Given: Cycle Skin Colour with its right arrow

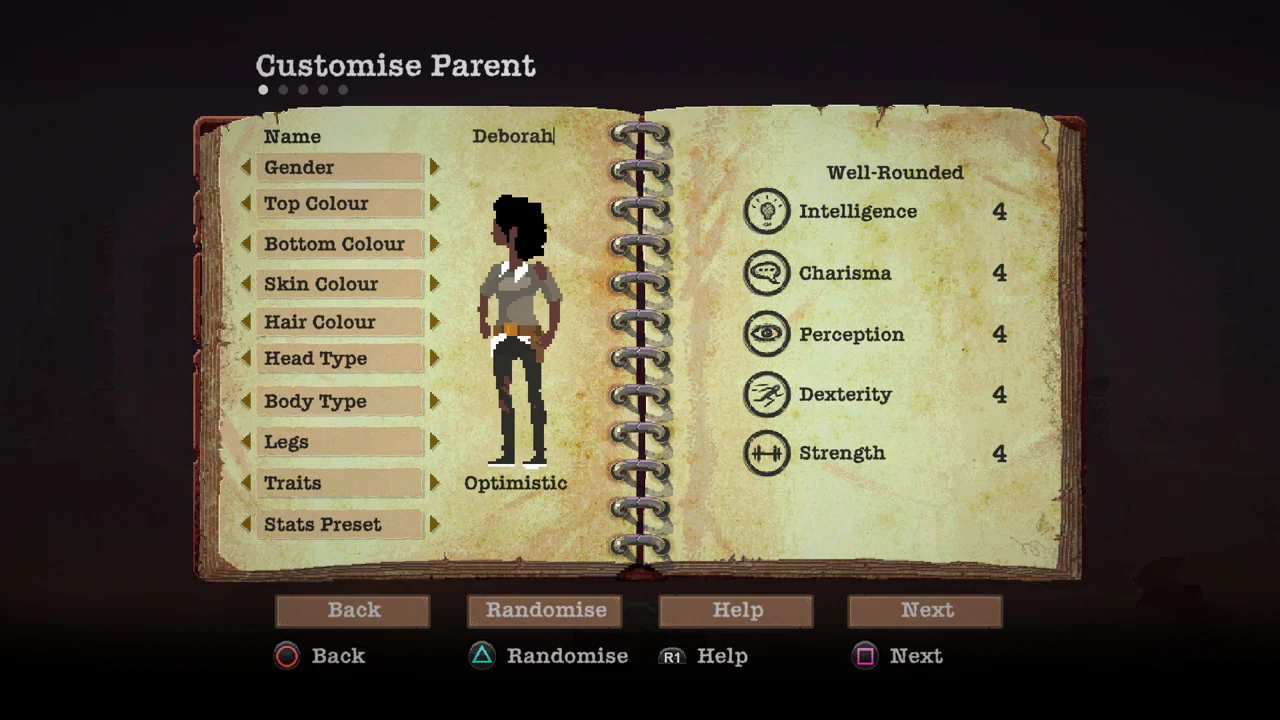Looking at the screenshot, I should pyautogui.click(x=434, y=284).
